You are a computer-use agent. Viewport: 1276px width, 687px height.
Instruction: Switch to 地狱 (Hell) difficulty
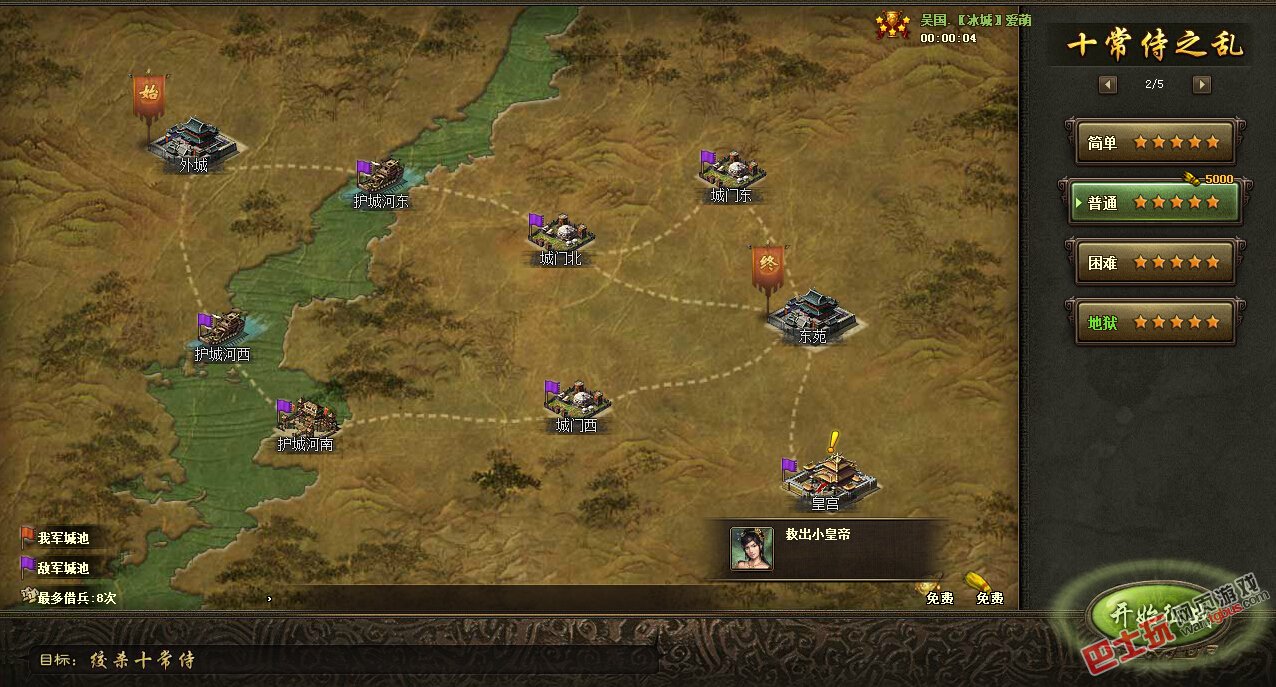[x=1154, y=323]
